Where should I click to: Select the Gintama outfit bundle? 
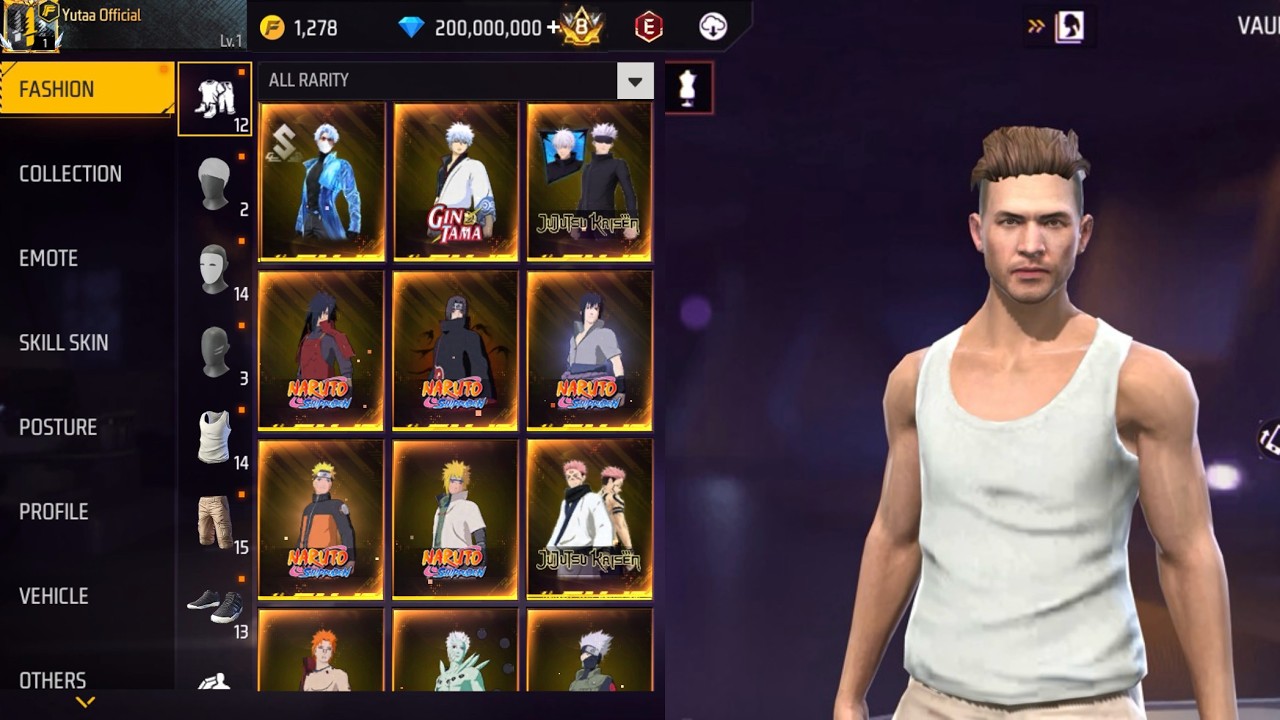455,182
